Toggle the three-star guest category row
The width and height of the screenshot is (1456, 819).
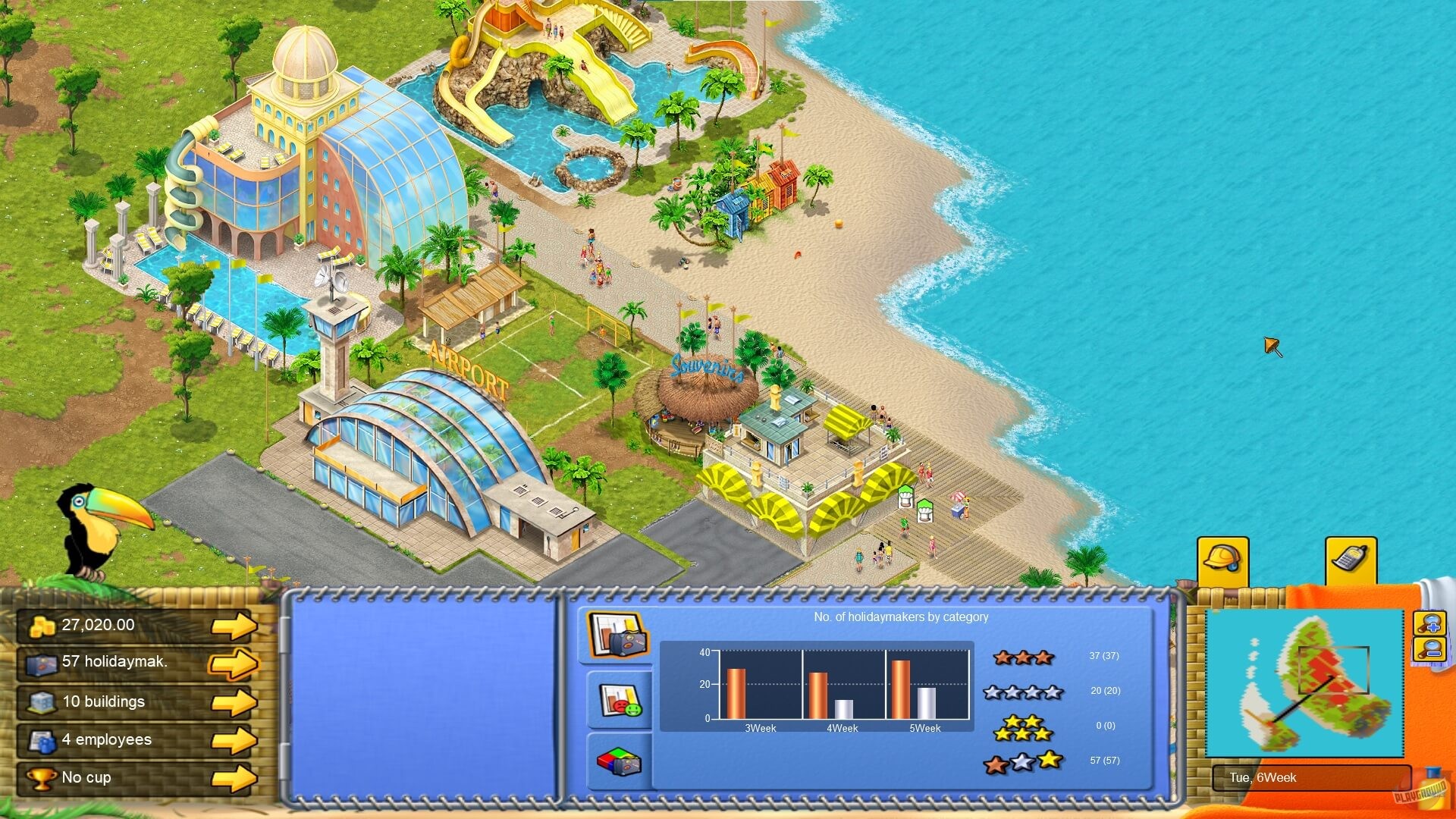pyautogui.click(x=1022, y=658)
